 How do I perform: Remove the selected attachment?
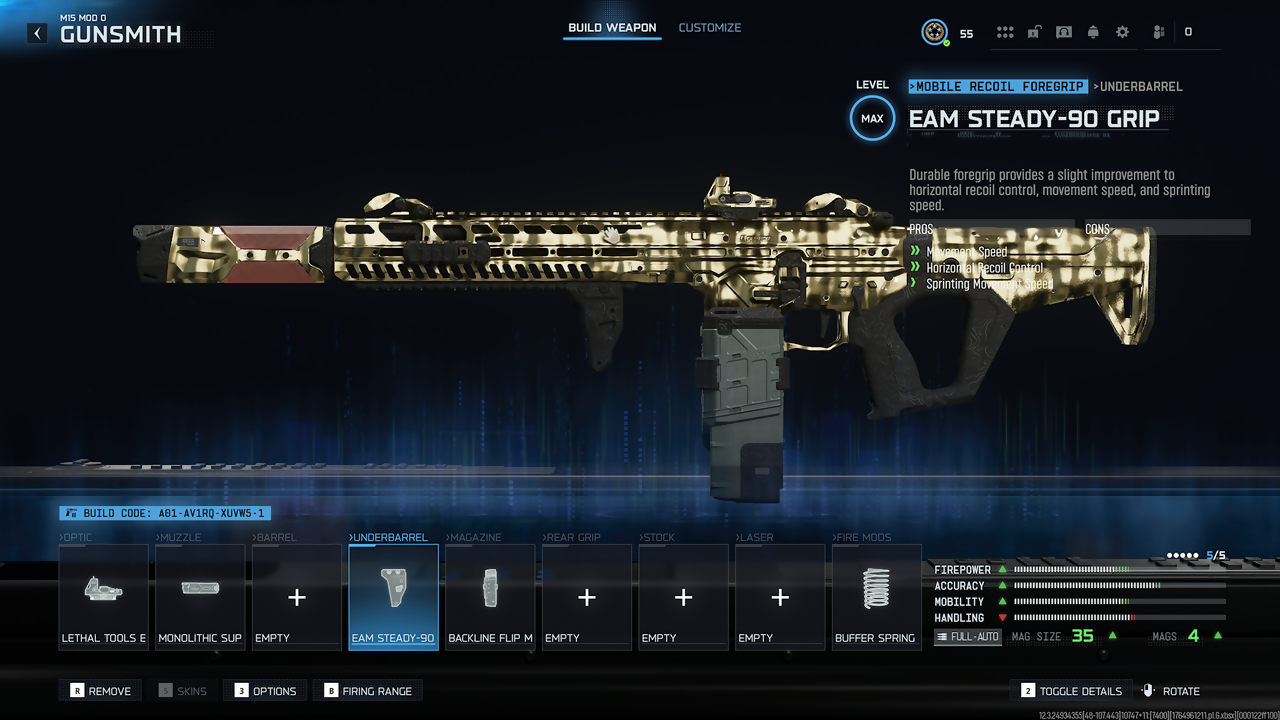101,691
